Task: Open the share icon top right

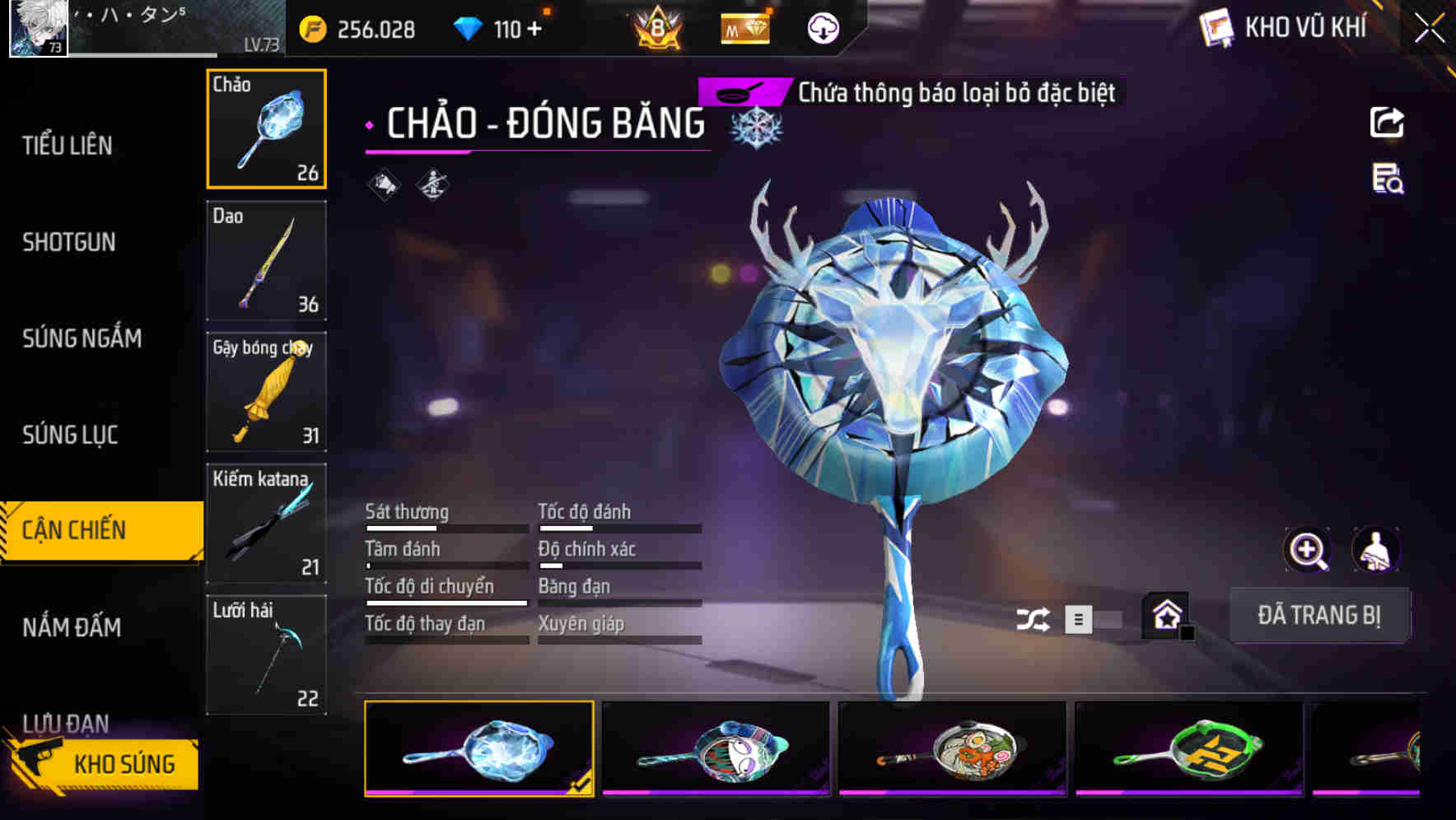Action: point(1388,122)
